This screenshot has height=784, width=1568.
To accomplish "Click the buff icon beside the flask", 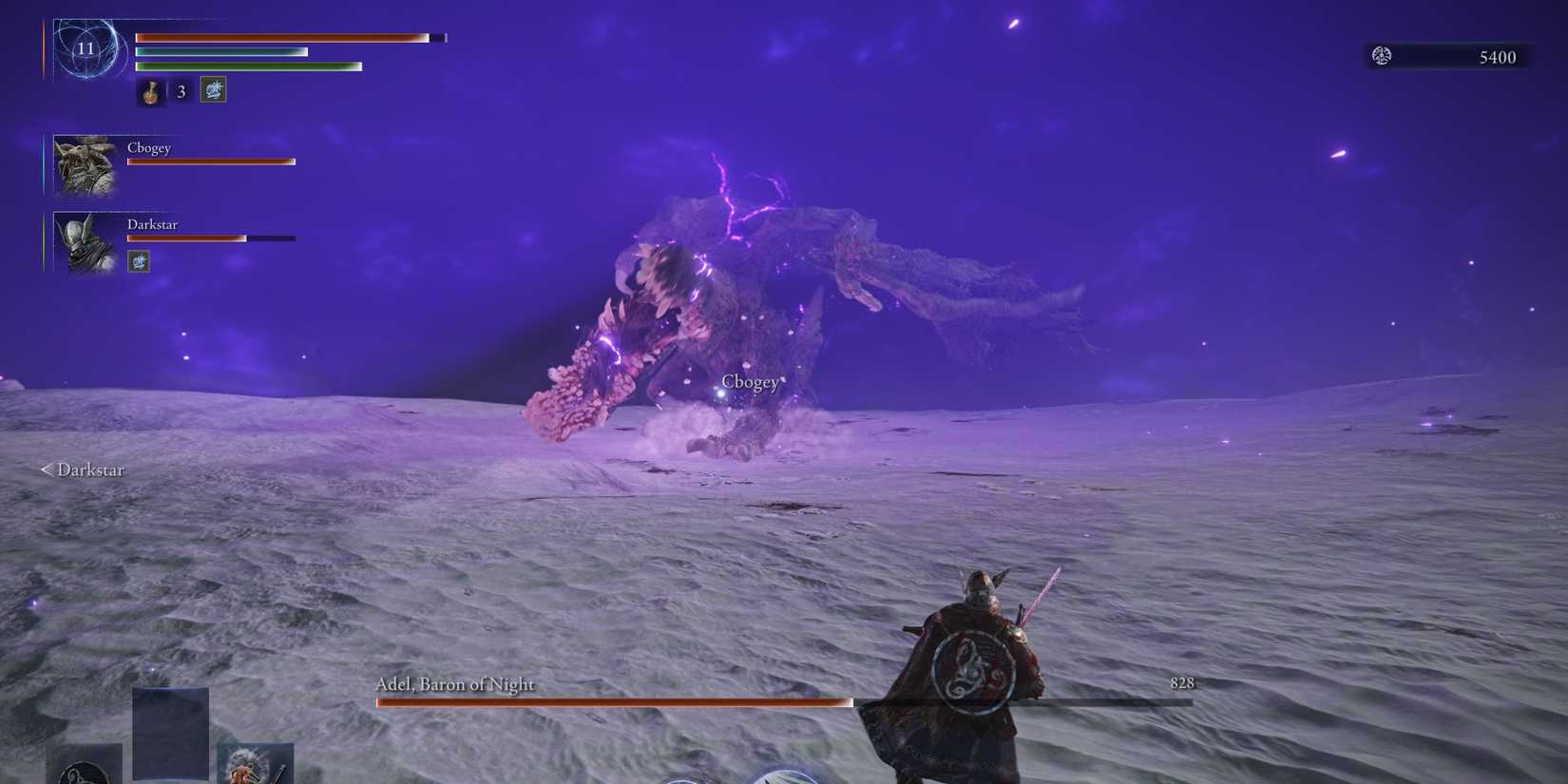I will 212,89.
